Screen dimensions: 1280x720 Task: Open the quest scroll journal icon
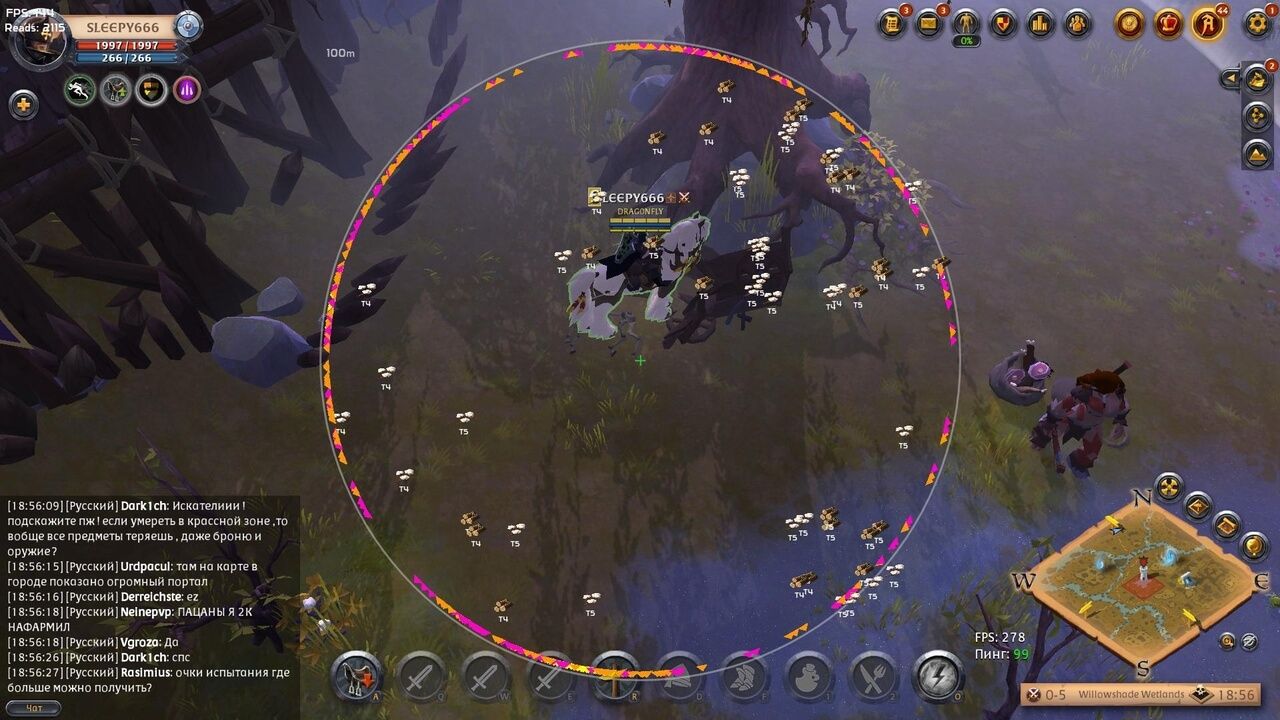click(x=892, y=23)
